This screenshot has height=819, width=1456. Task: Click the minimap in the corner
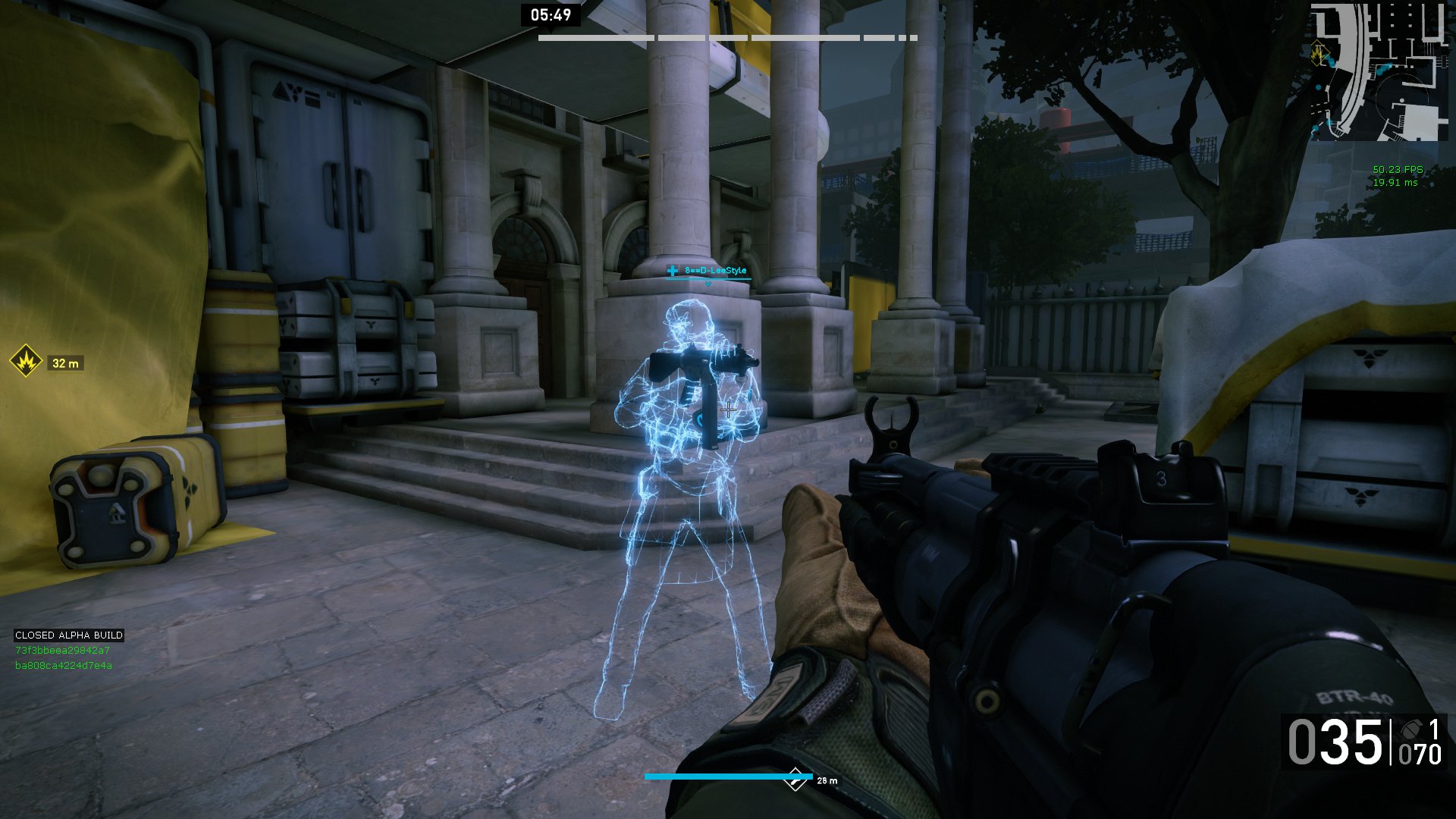(1379, 71)
